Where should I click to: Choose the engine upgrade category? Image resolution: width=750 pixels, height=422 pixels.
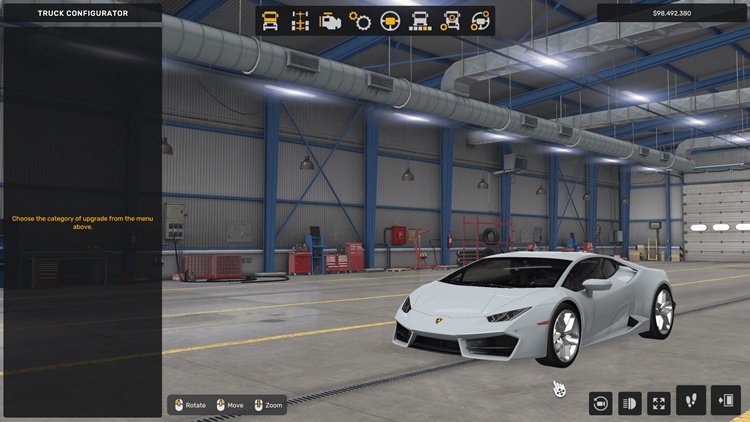coord(329,21)
